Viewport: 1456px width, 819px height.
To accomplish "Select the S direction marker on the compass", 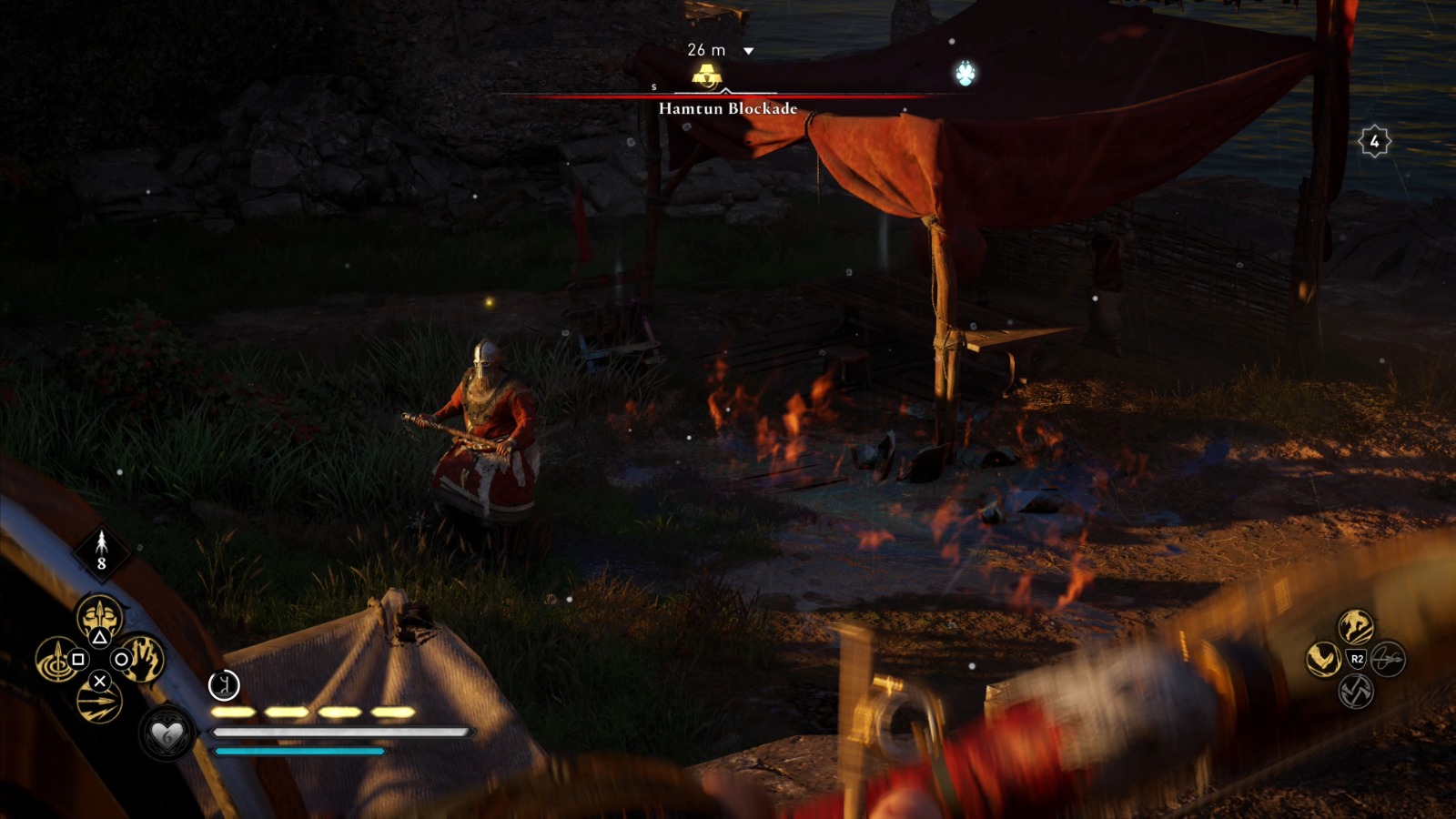I will pyautogui.click(x=652, y=88).
